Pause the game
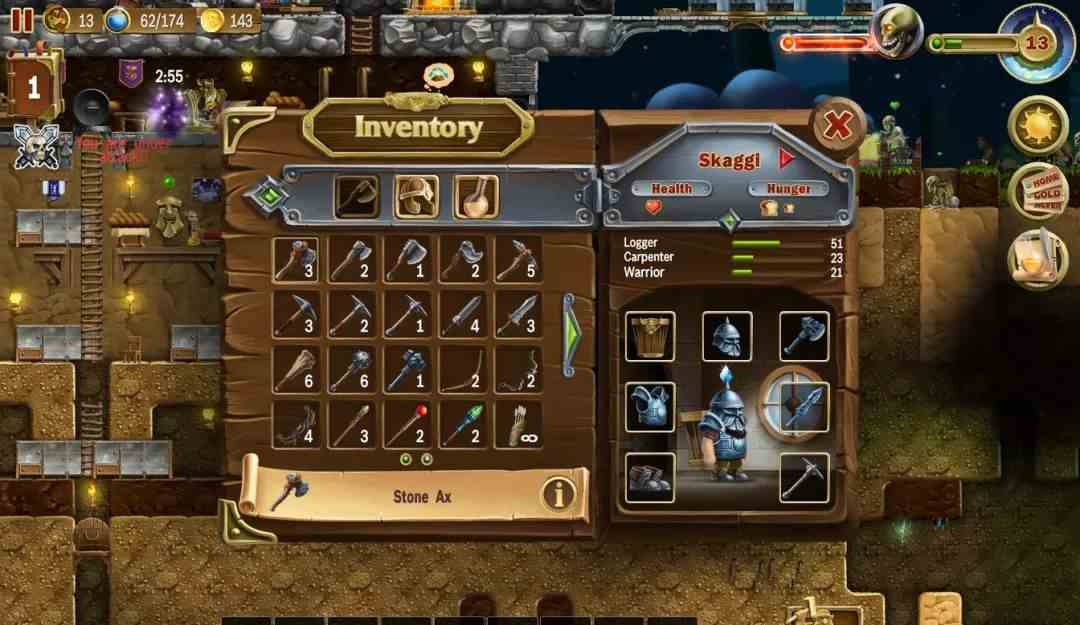Image resolution: width=1080 pixels, height=625 pixels. coord(22,19)
